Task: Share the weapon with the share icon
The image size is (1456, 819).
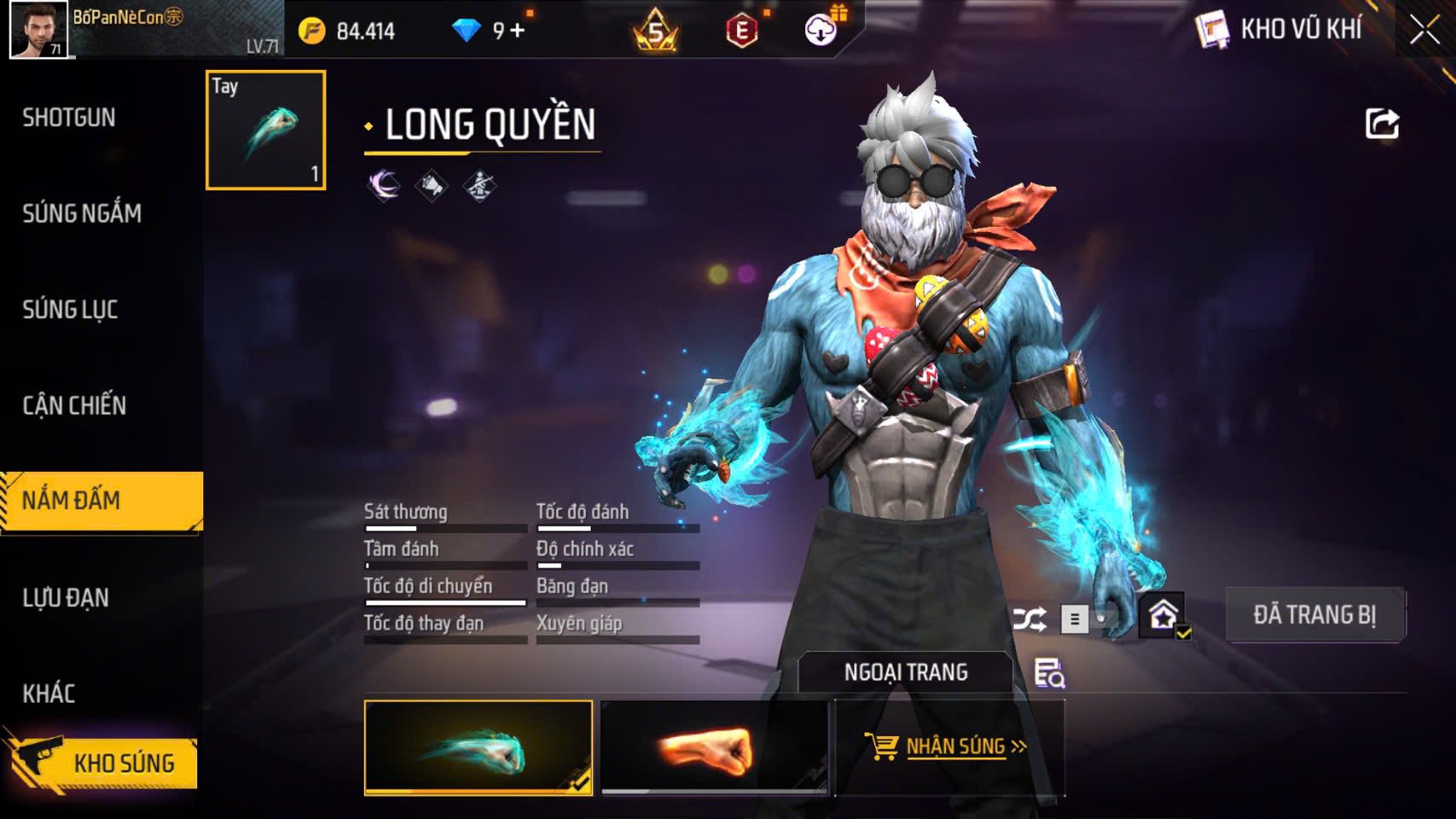Action: pyautogui.click(x=1382, y=124)
